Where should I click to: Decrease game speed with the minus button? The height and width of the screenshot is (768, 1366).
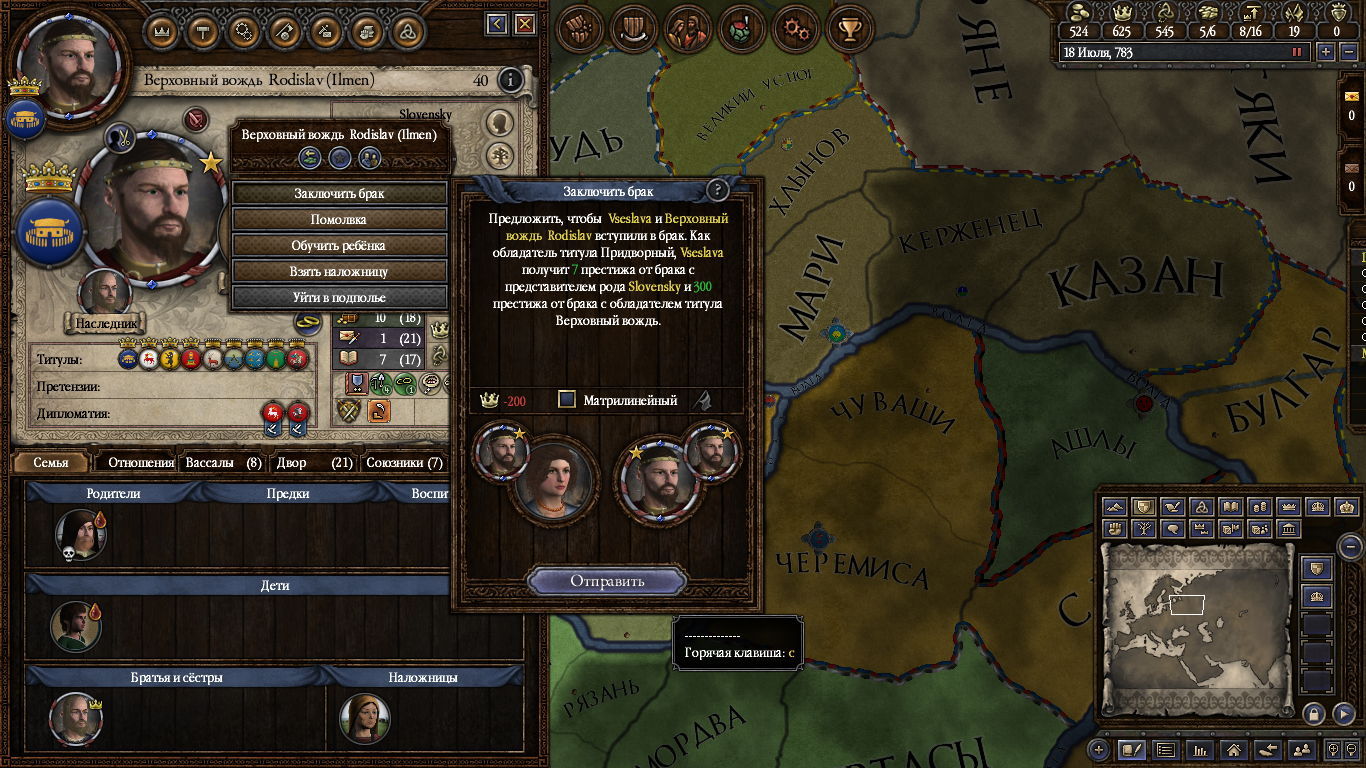tap(1346, 52)
